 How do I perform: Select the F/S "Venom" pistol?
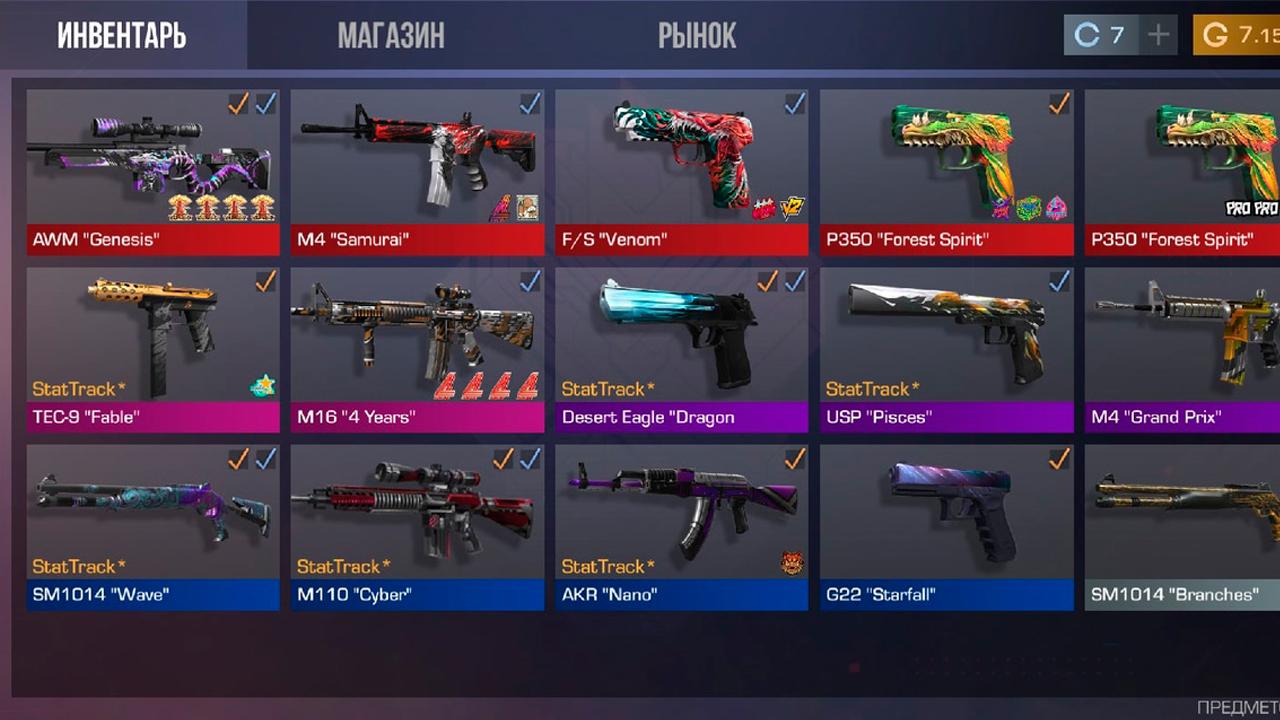click(681, 171)
